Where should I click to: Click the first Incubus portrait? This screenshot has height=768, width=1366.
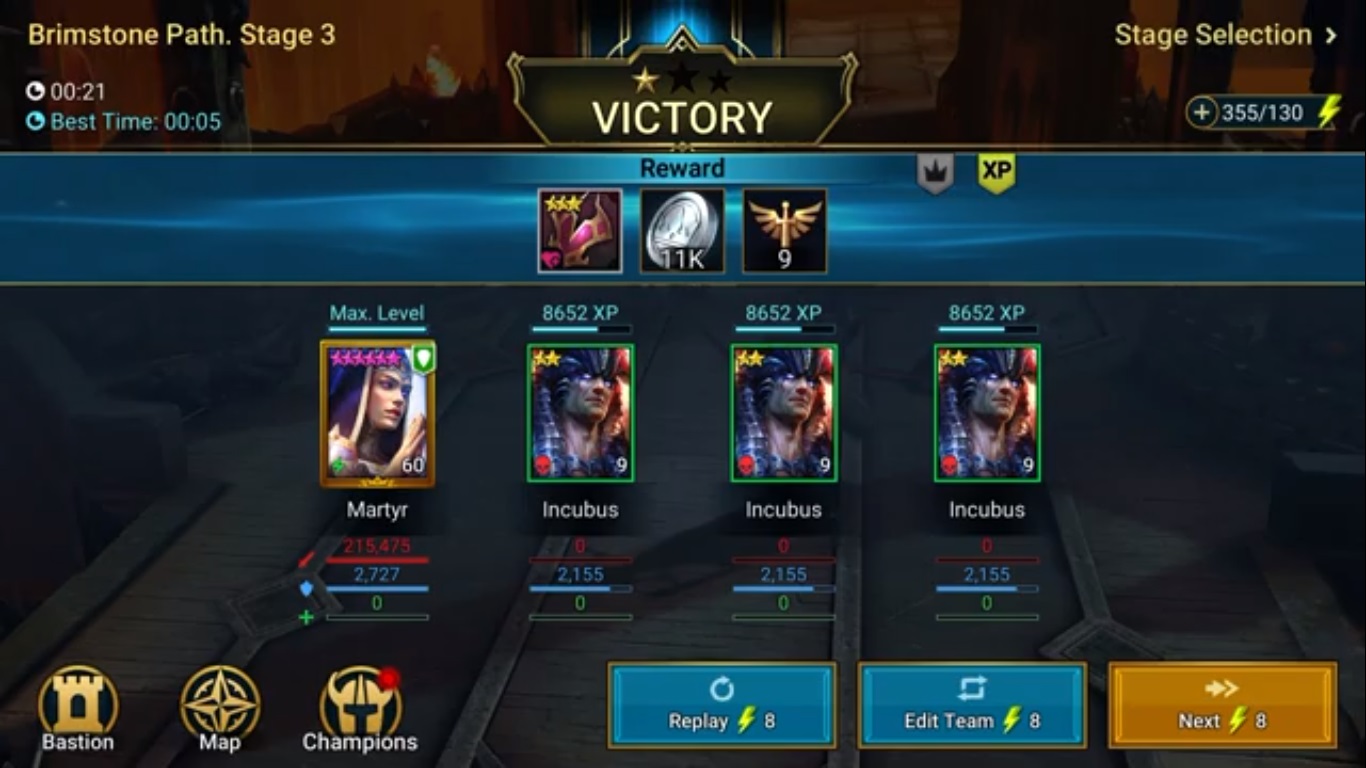point(580,413)
